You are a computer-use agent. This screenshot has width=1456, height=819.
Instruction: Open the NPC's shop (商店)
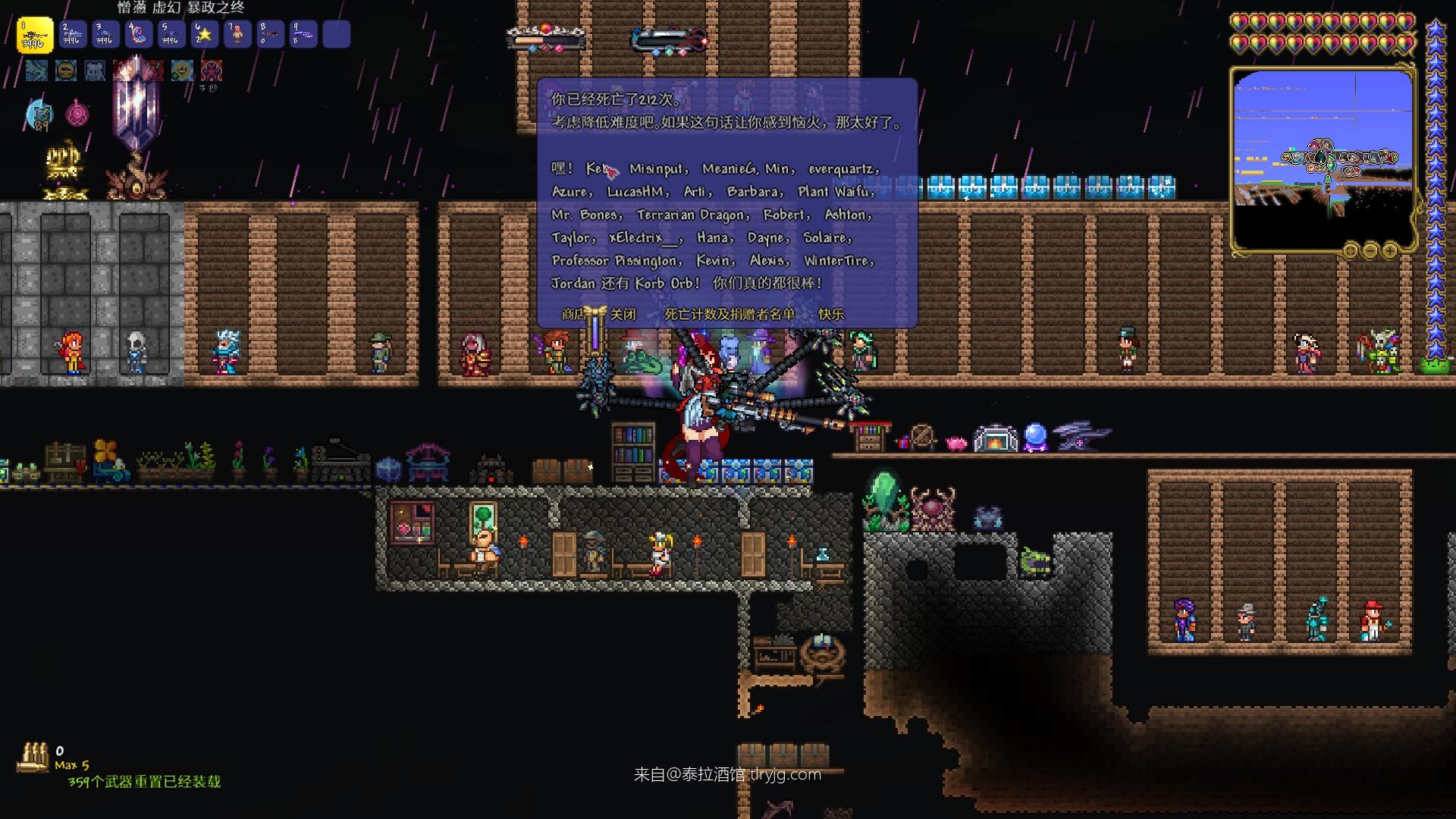pos(573,314)
